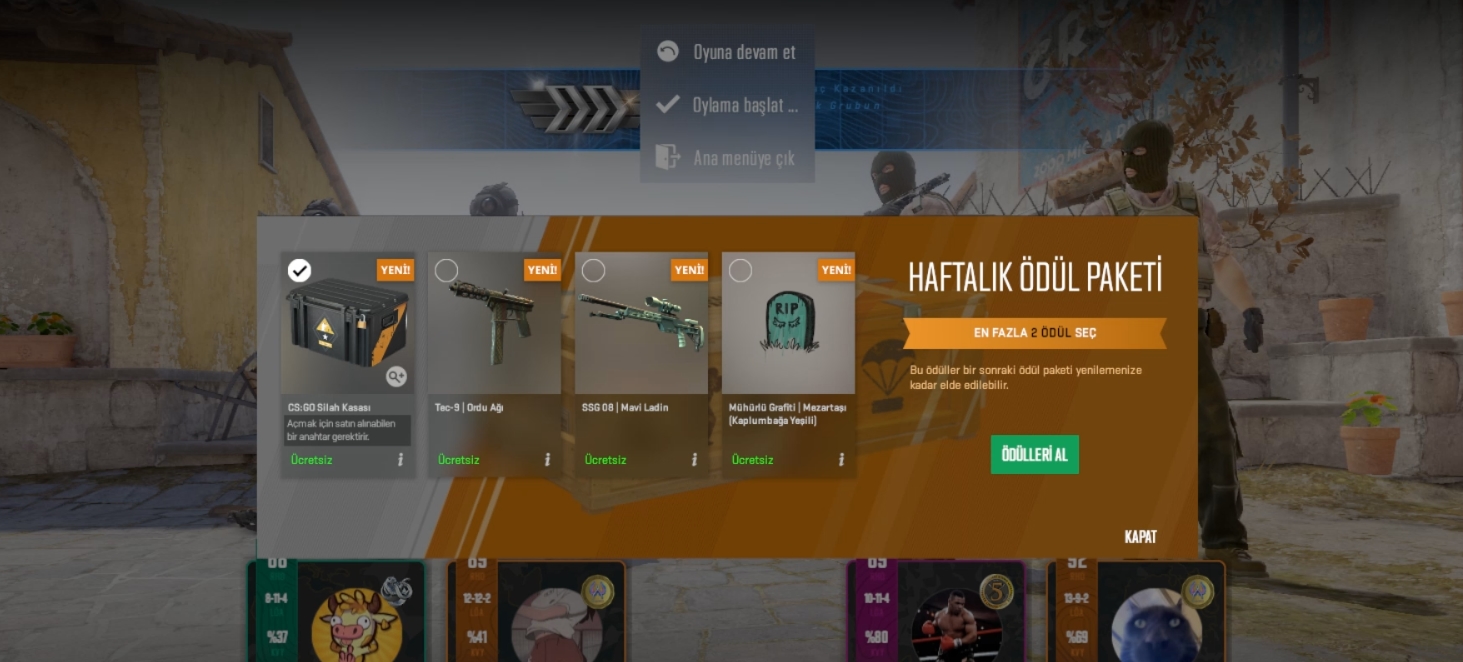This screenshot has height=662, width=1463.
Task: Inspect the weapon case with magnifier icon
Action: click(x=397, y=376)
